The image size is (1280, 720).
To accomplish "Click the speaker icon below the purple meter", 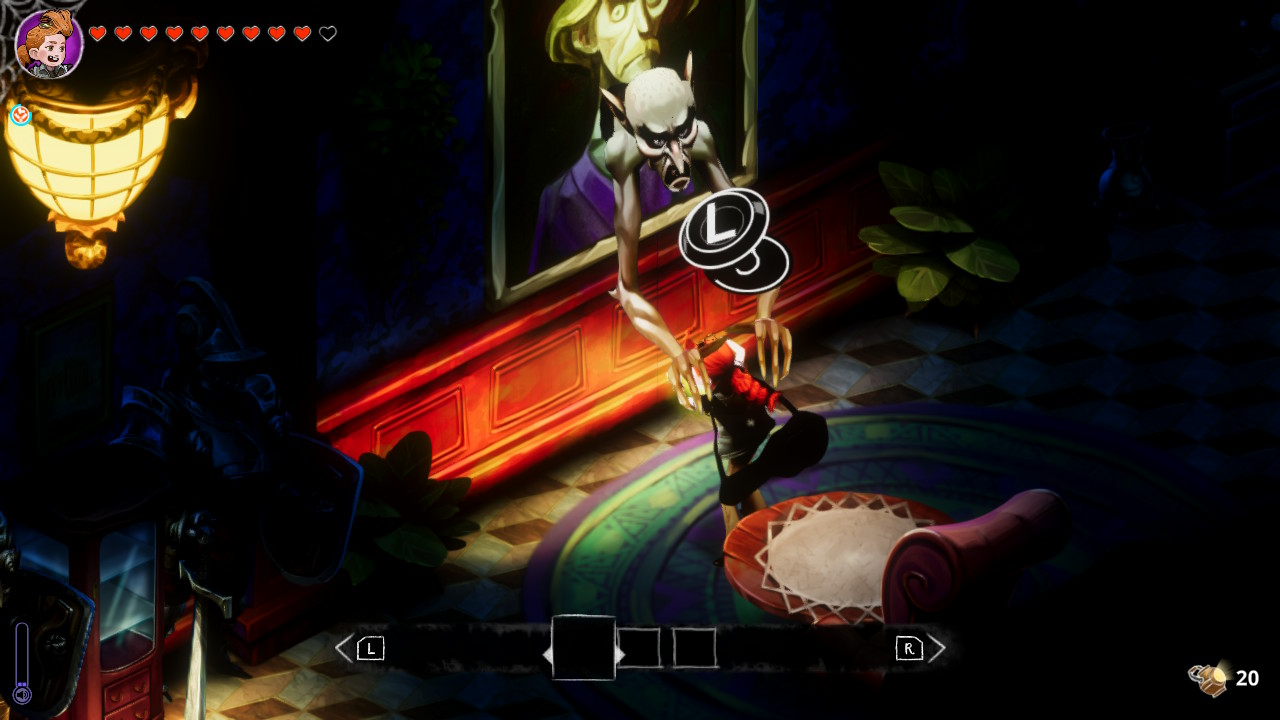I will [x=22, y=694].
